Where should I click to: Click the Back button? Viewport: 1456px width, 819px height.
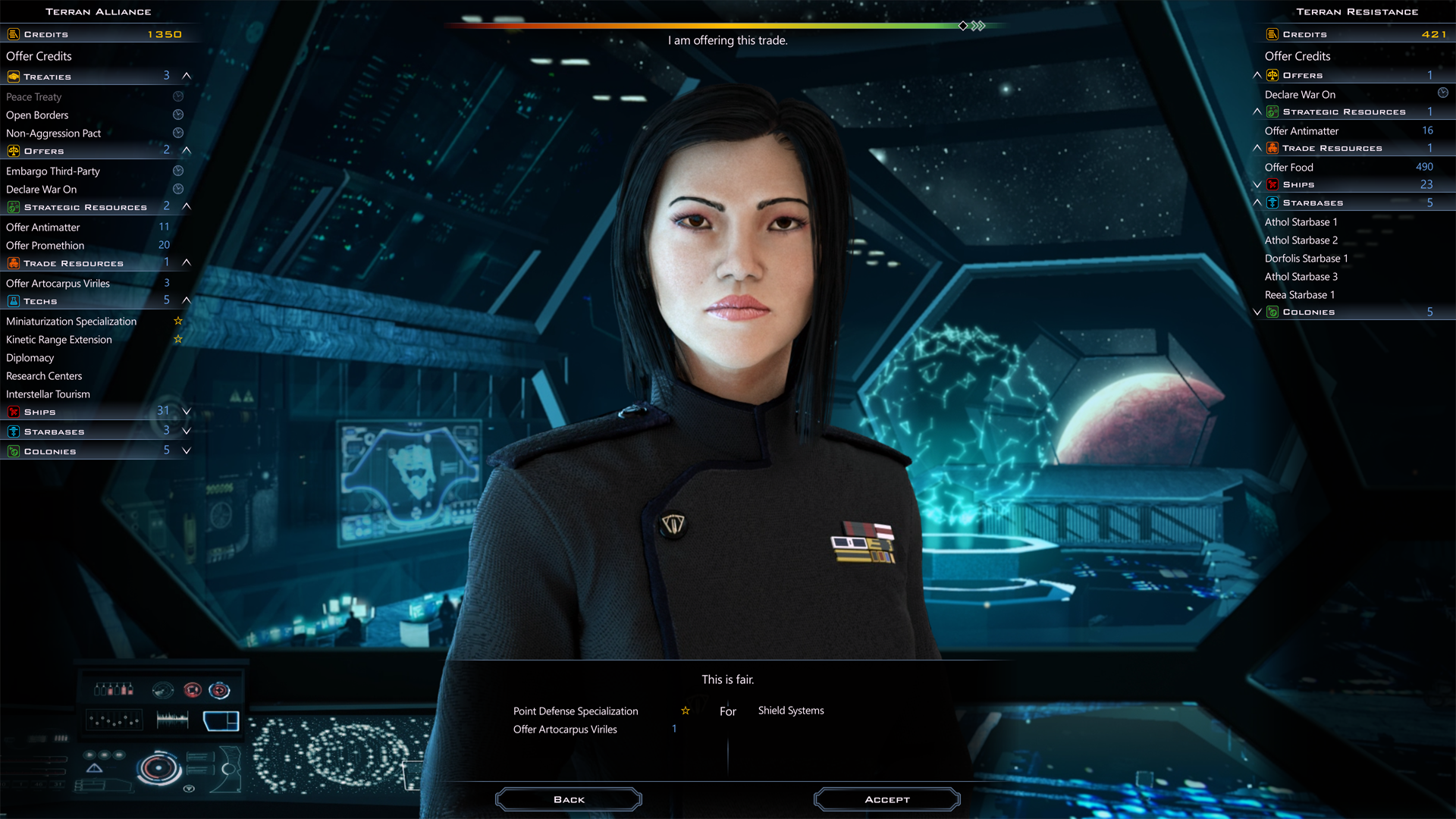[x=569, y=799]
